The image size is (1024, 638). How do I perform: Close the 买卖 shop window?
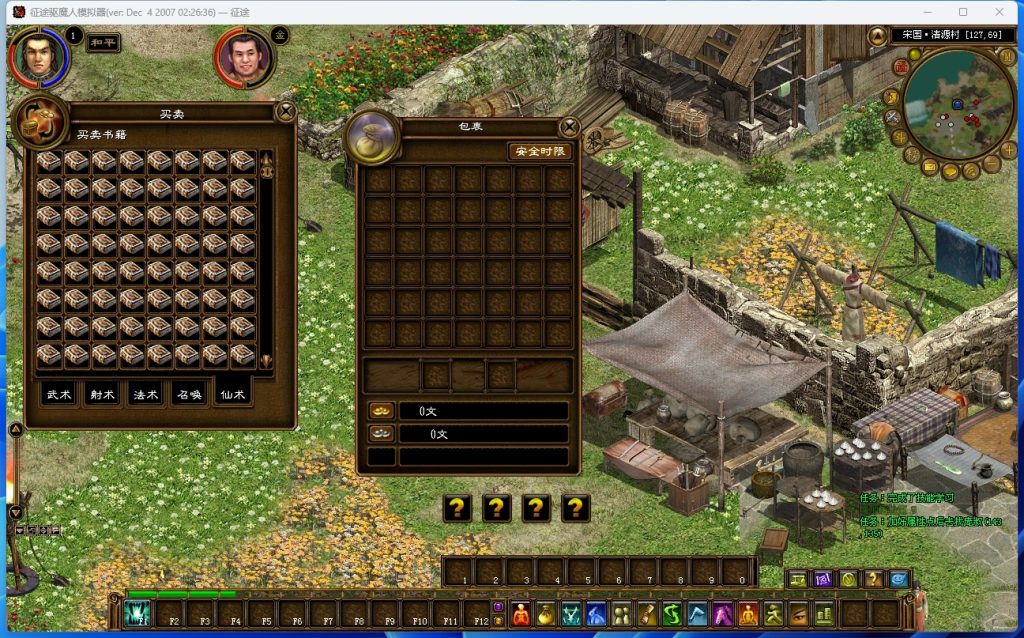(286, 111)
